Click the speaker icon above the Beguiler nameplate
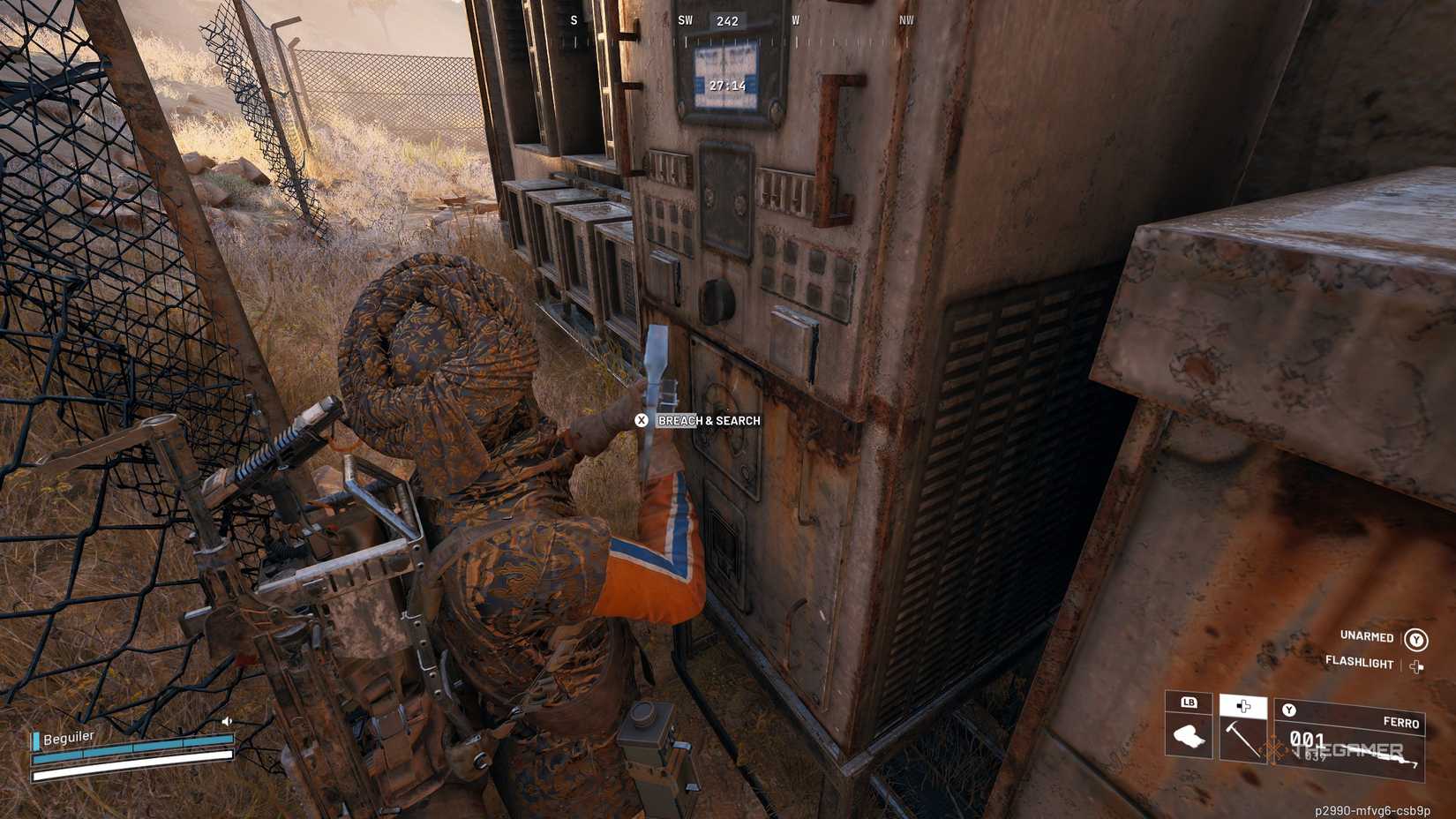 (x=227, y=719)
